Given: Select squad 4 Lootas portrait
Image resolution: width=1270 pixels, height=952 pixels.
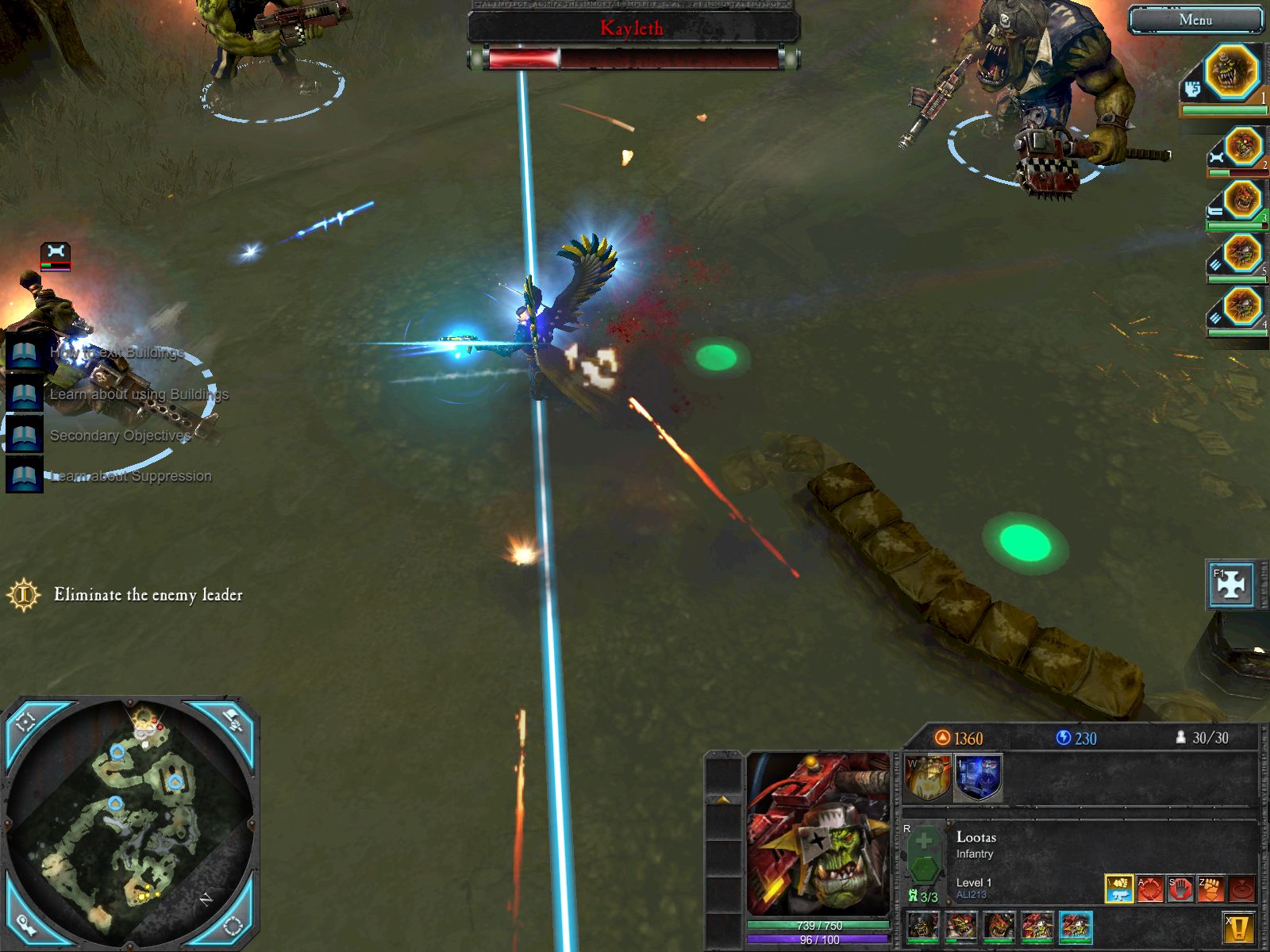Looking at the screenshot, I should [x=1241, y=306].
